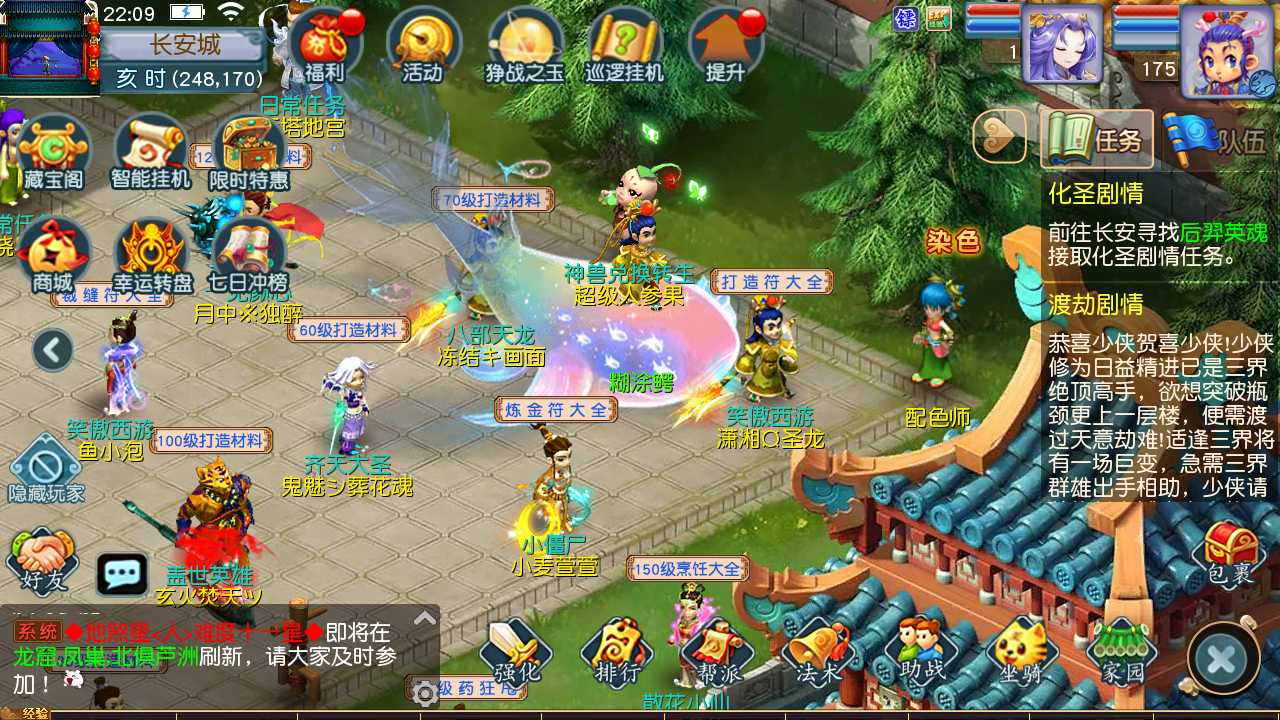Close the bottom menu with X button
1280x720 pixels.
click(x=1221, y=659)
